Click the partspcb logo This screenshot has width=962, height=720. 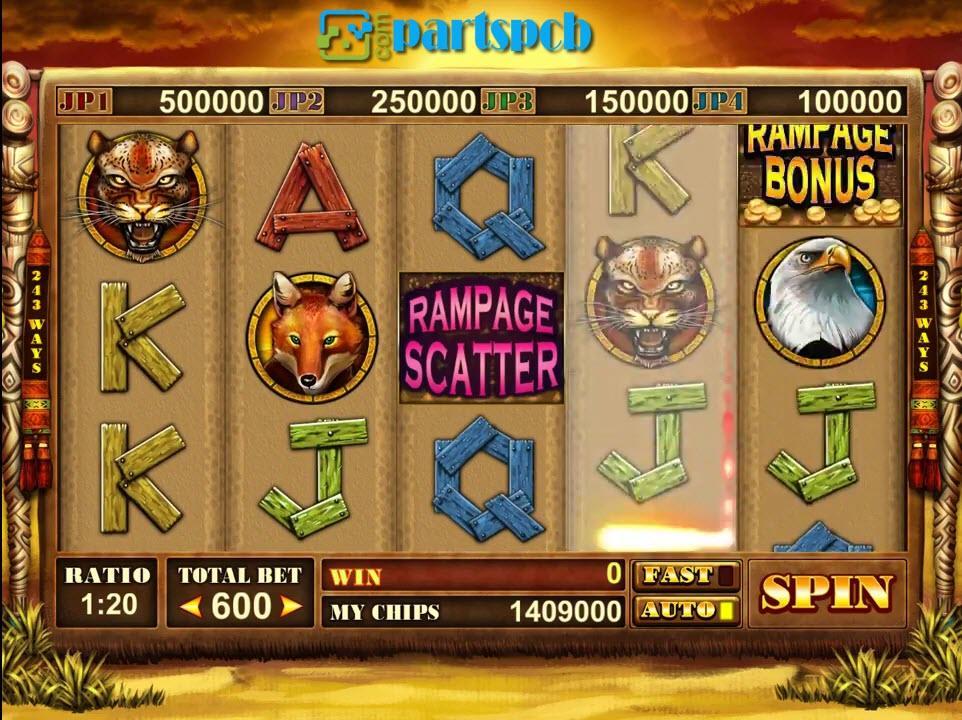pyautogui.click(x=456, y=34)
